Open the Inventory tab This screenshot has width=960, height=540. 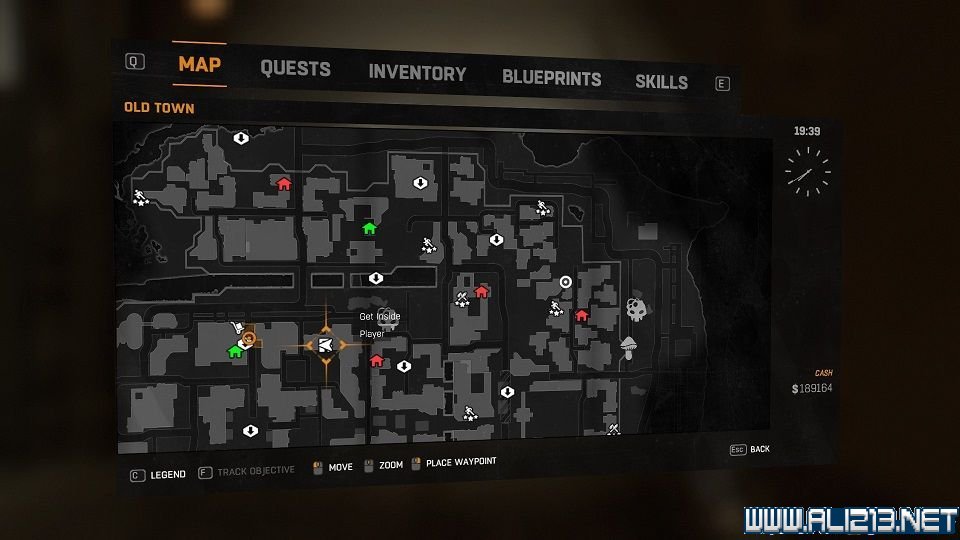click(x=417, y=73)
